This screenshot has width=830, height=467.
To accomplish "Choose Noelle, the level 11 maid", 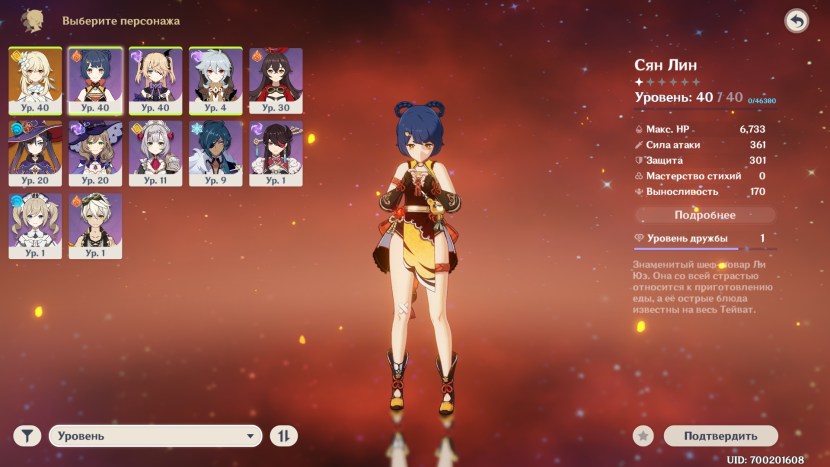I will [x=155, y=151].
